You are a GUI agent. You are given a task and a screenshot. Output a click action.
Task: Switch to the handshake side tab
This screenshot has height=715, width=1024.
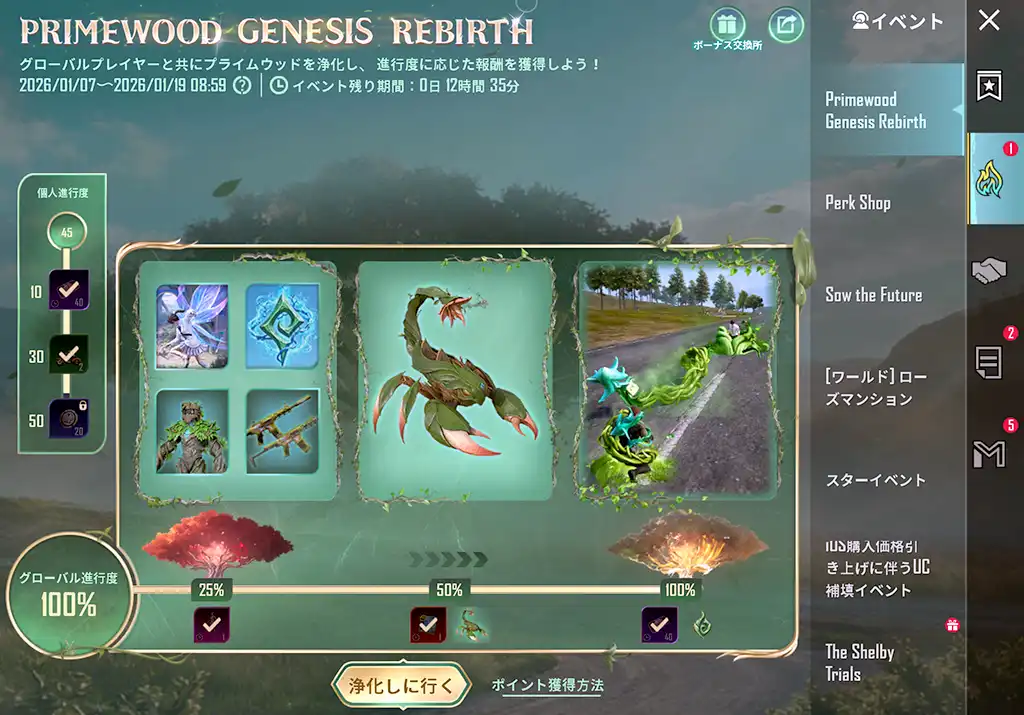click(989, 271)
